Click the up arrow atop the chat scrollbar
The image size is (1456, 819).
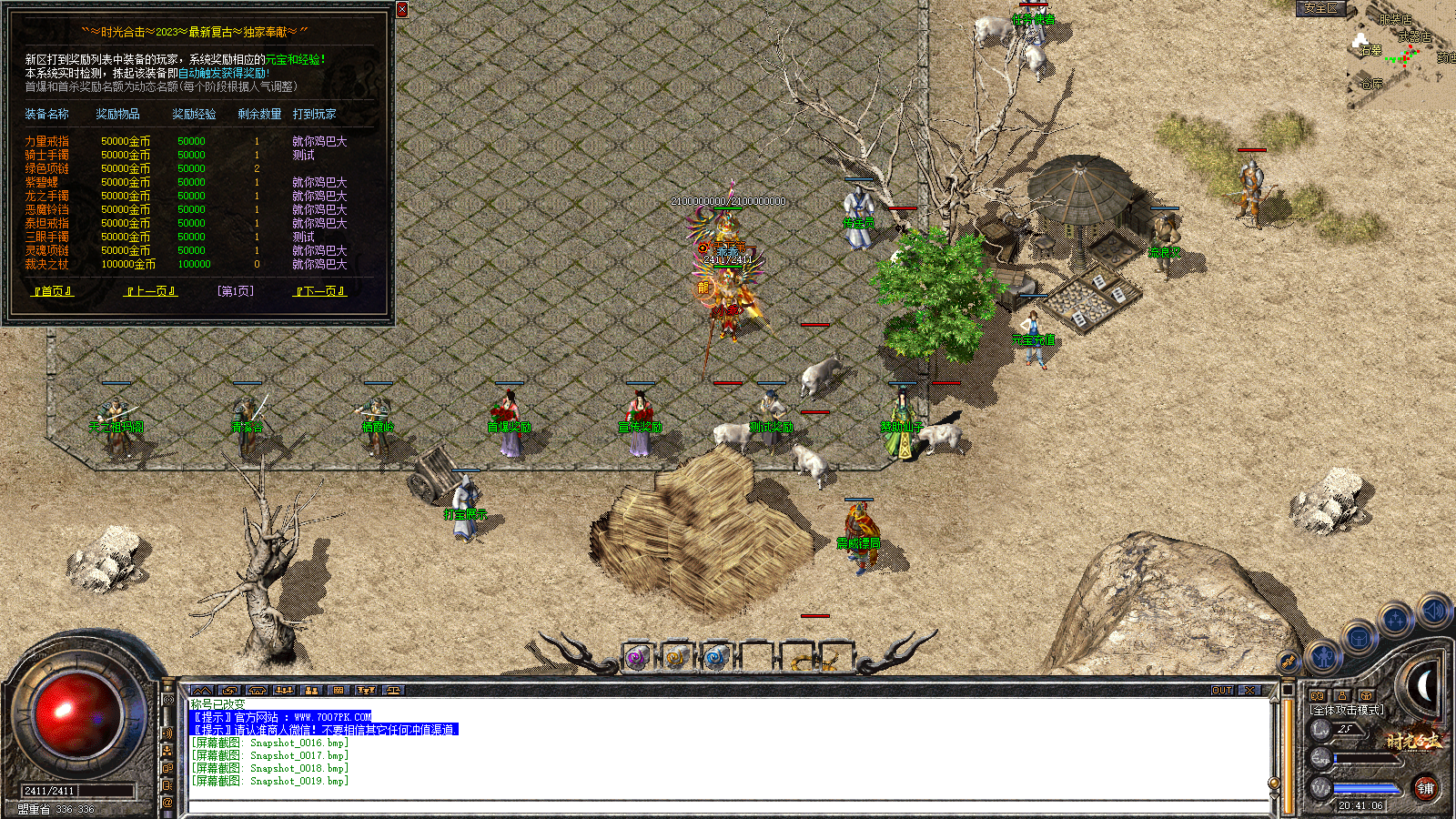[x=1273, y=701]
